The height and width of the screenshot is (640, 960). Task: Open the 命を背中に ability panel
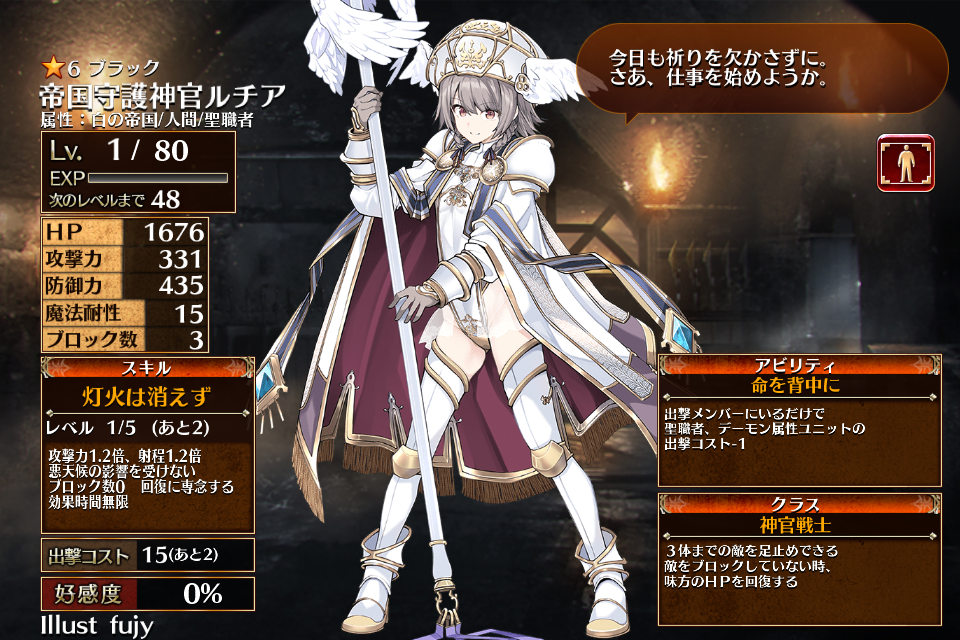799,420
